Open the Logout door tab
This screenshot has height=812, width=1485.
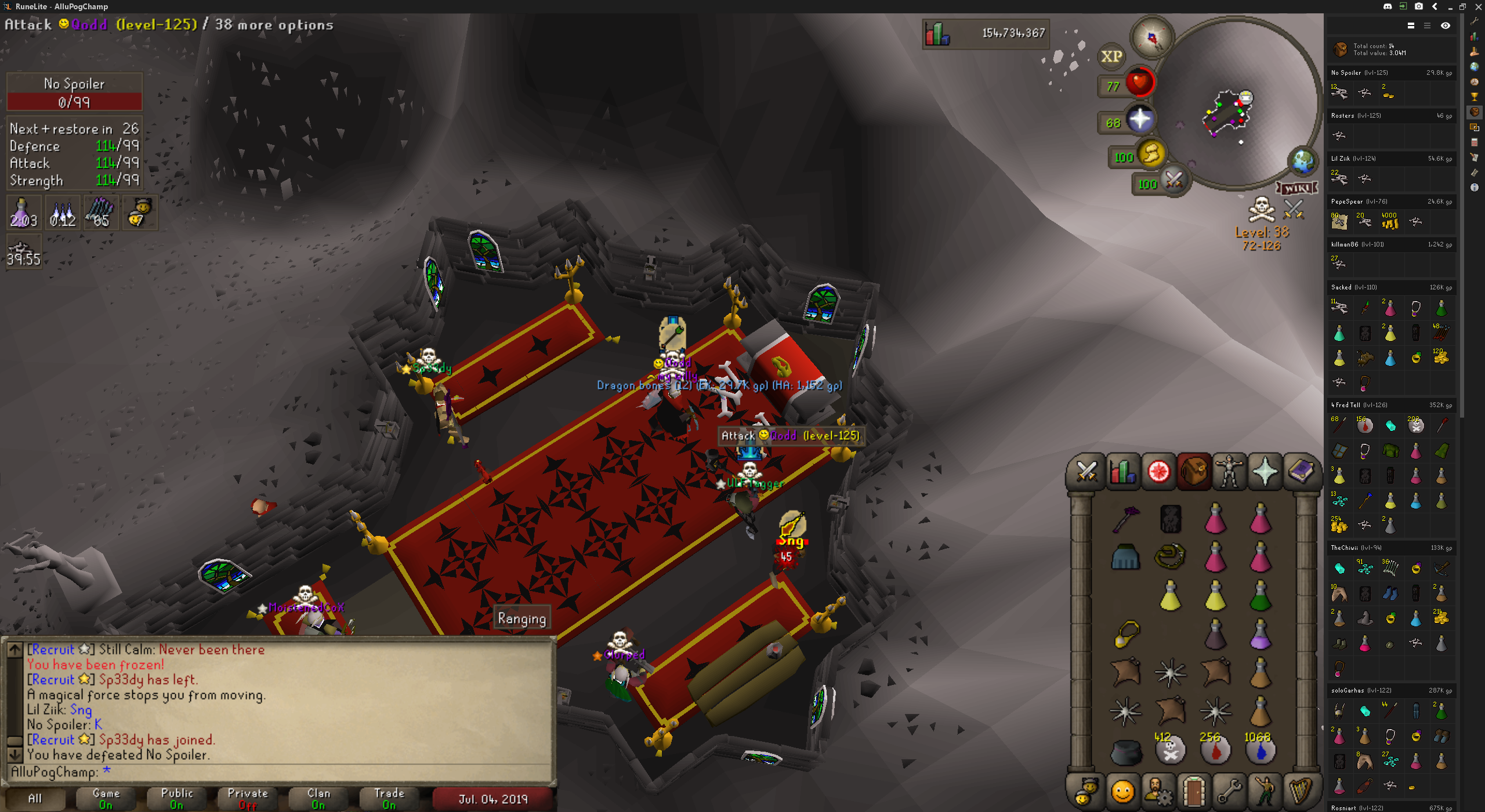click(x=1193, y=791)
